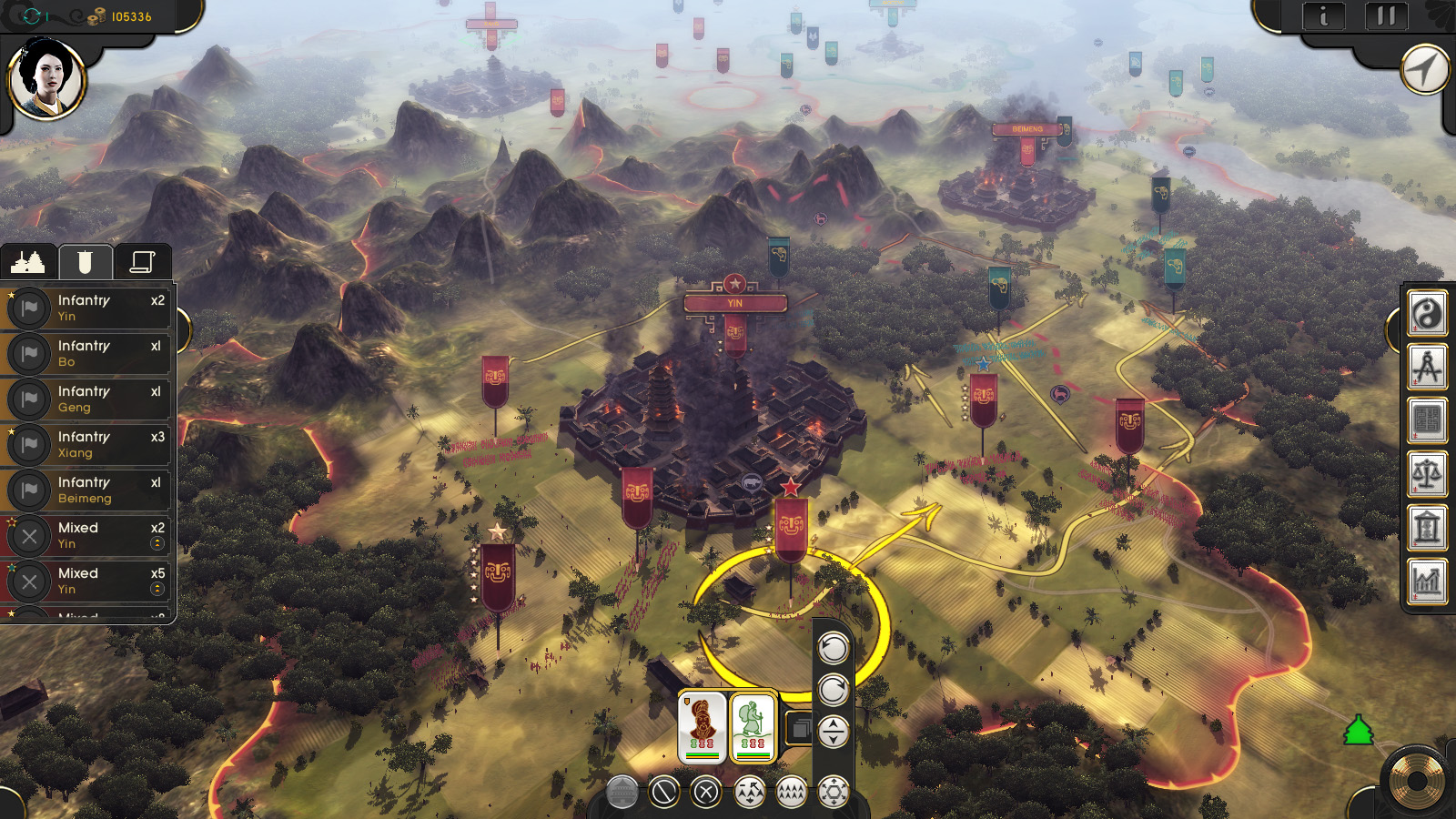
Task: Select the Yin city nameplate banner
Action: [733, 300]
